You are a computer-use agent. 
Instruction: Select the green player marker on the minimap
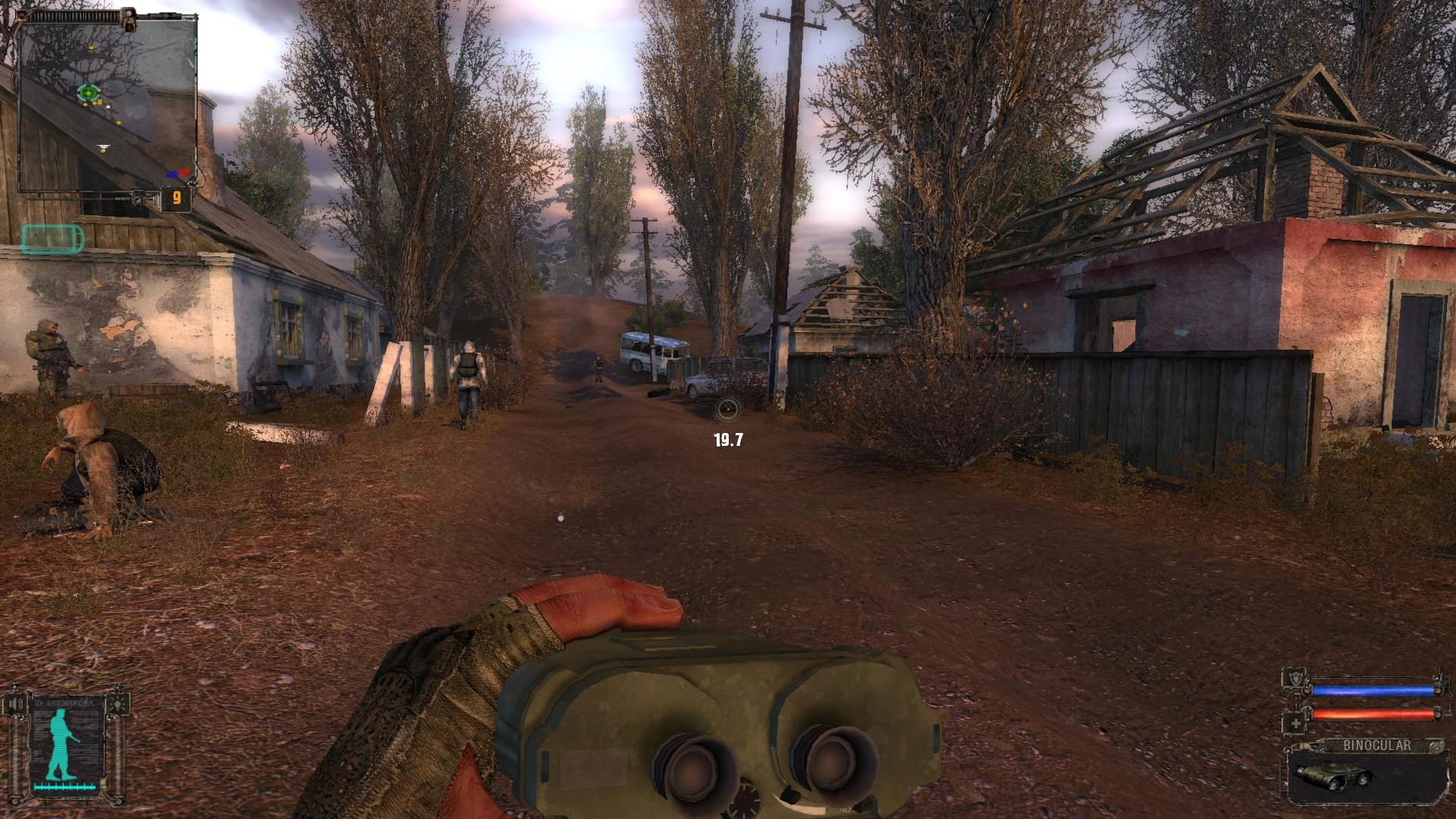[88, 93]
